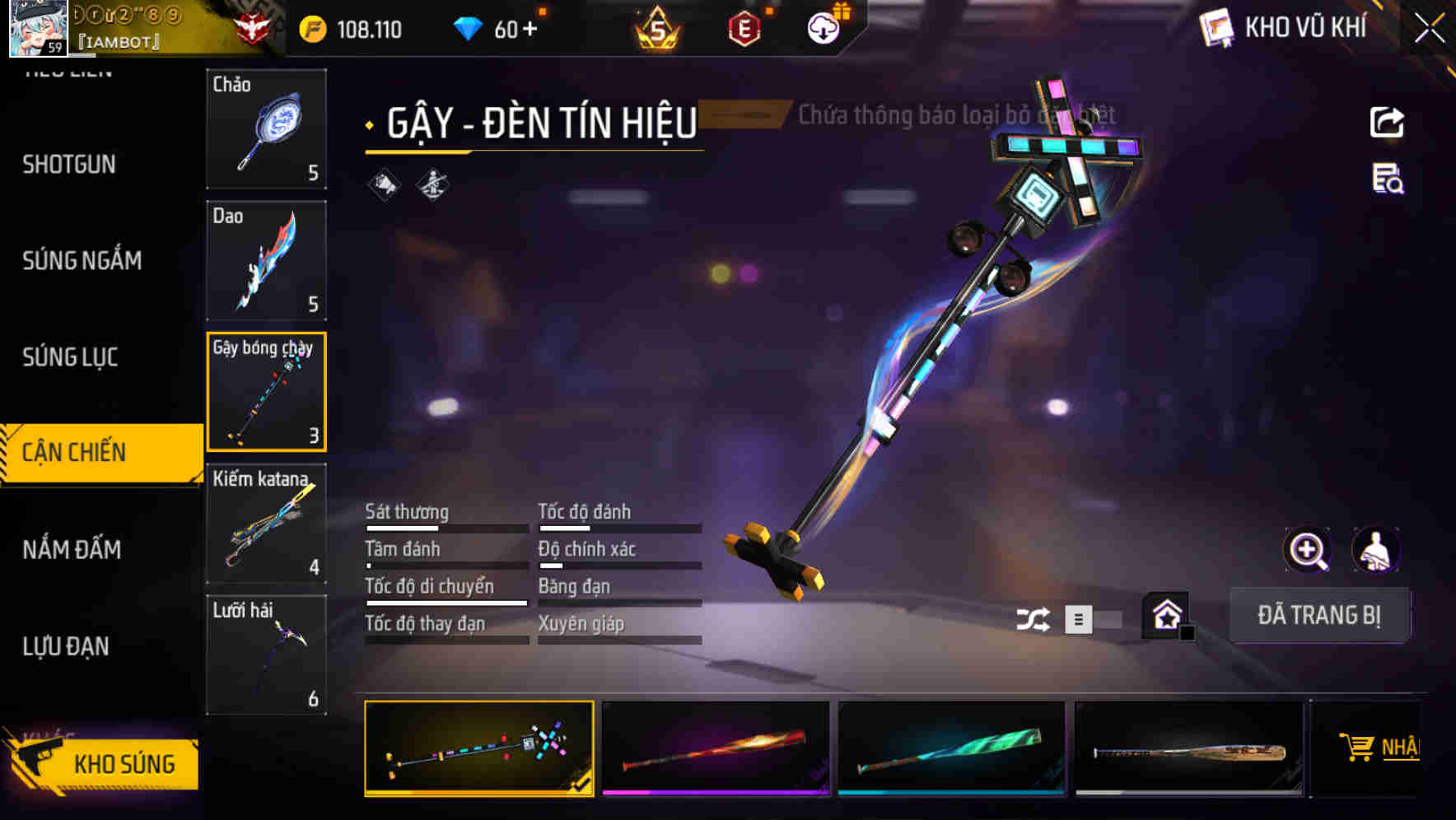Switch to the SHOTGUN category
1456x820 pixels.
click(69, 165)
